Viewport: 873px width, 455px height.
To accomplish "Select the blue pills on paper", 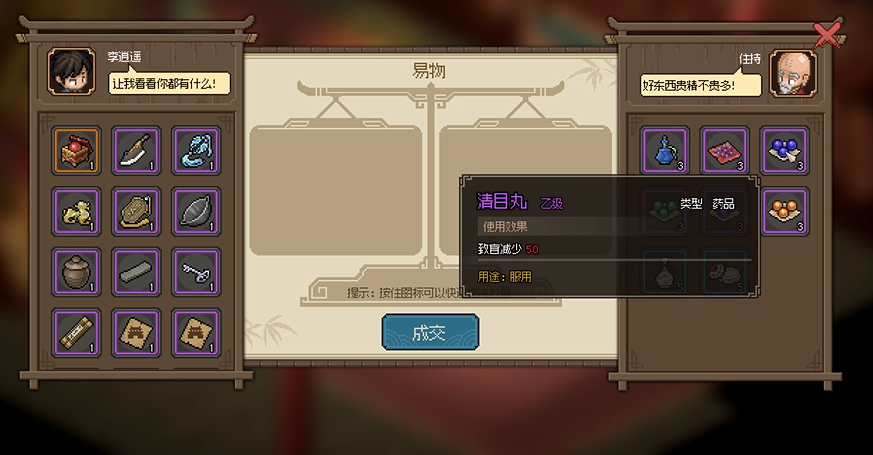I will 785,150.
